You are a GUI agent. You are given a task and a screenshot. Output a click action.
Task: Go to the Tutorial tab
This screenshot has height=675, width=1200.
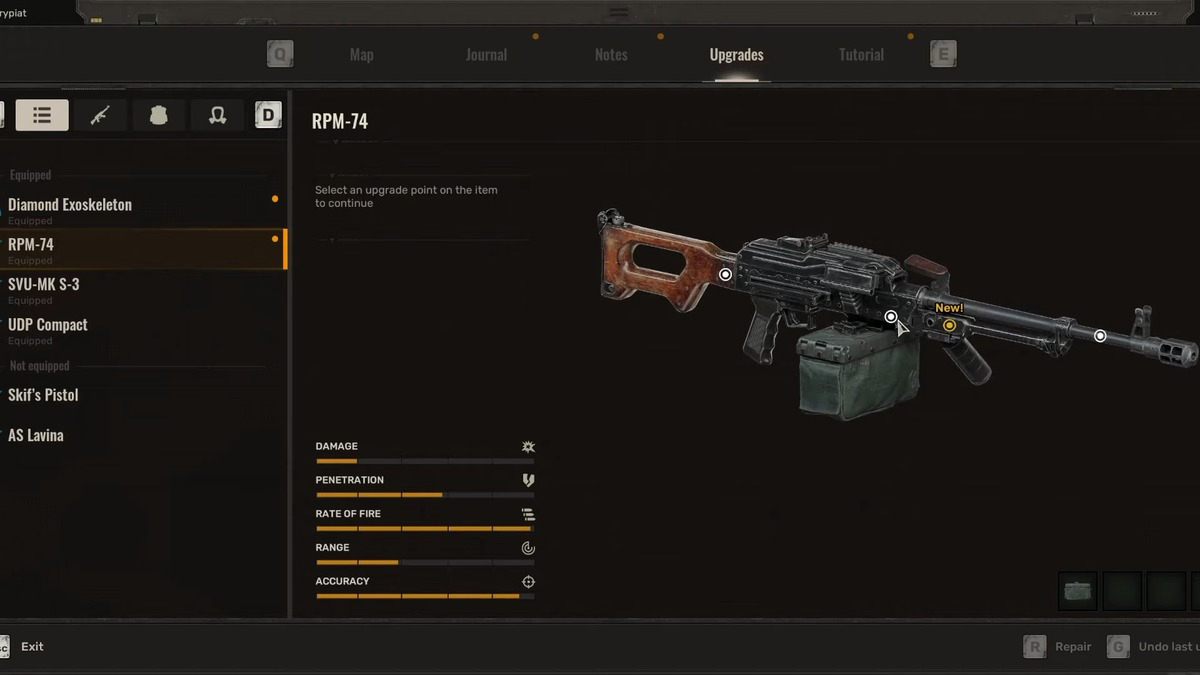coord(861,55)
